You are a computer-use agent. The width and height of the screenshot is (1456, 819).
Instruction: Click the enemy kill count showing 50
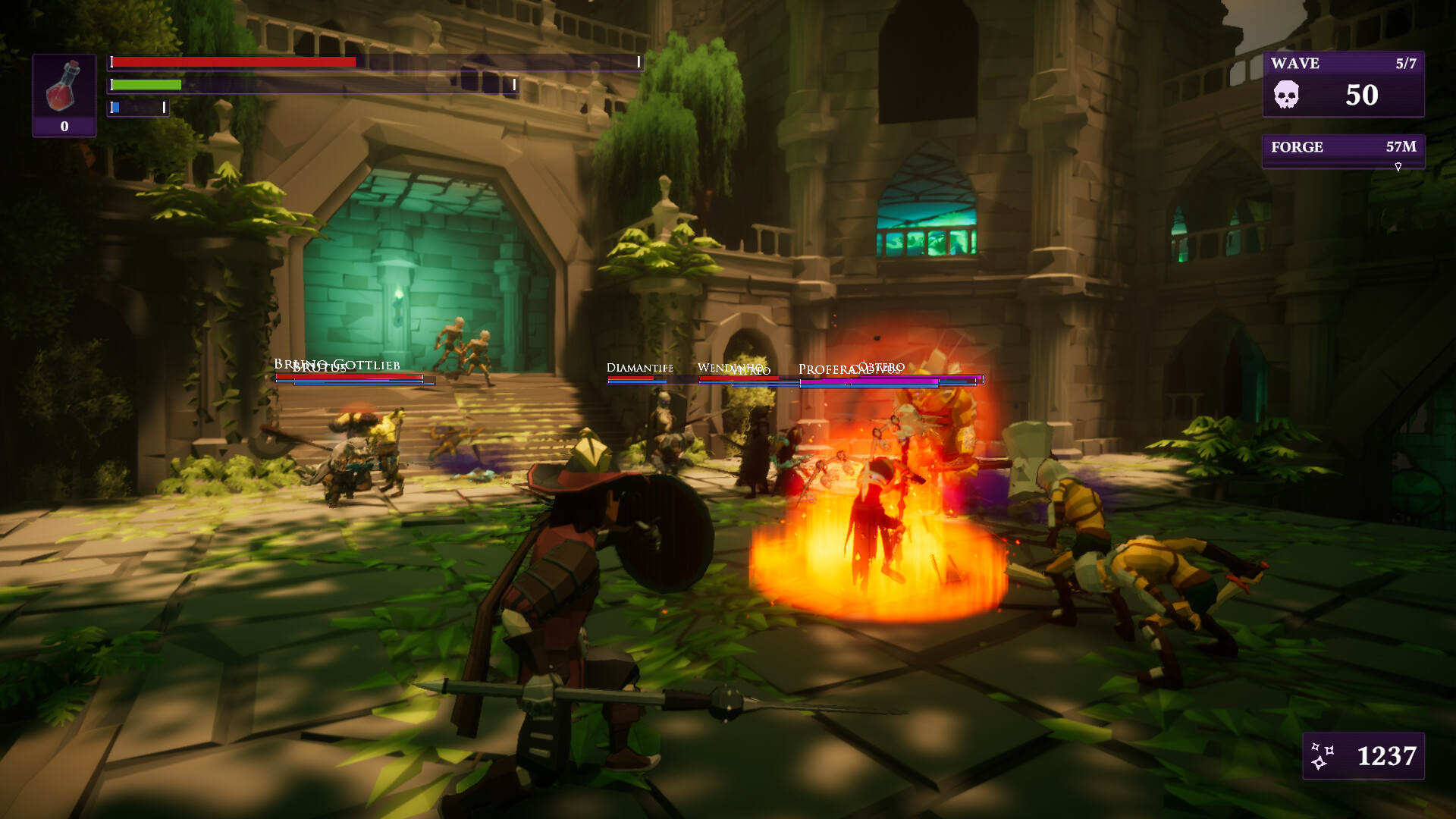tap(1361, 96)
